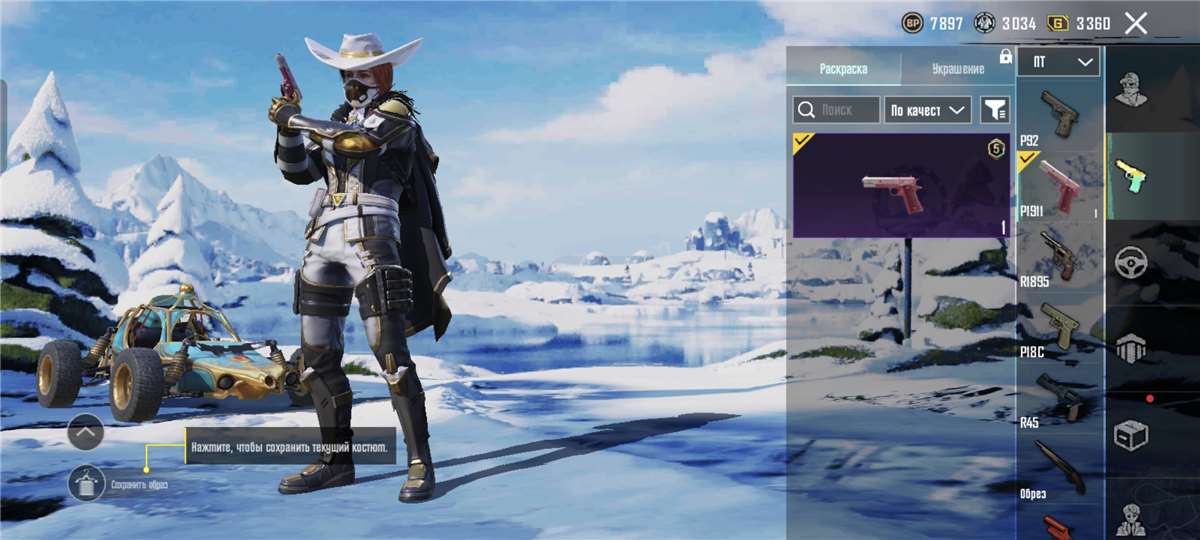This screenshot has width=1200, height=540.
Task: Open the Украшение tab
Action: pos(957,69)
